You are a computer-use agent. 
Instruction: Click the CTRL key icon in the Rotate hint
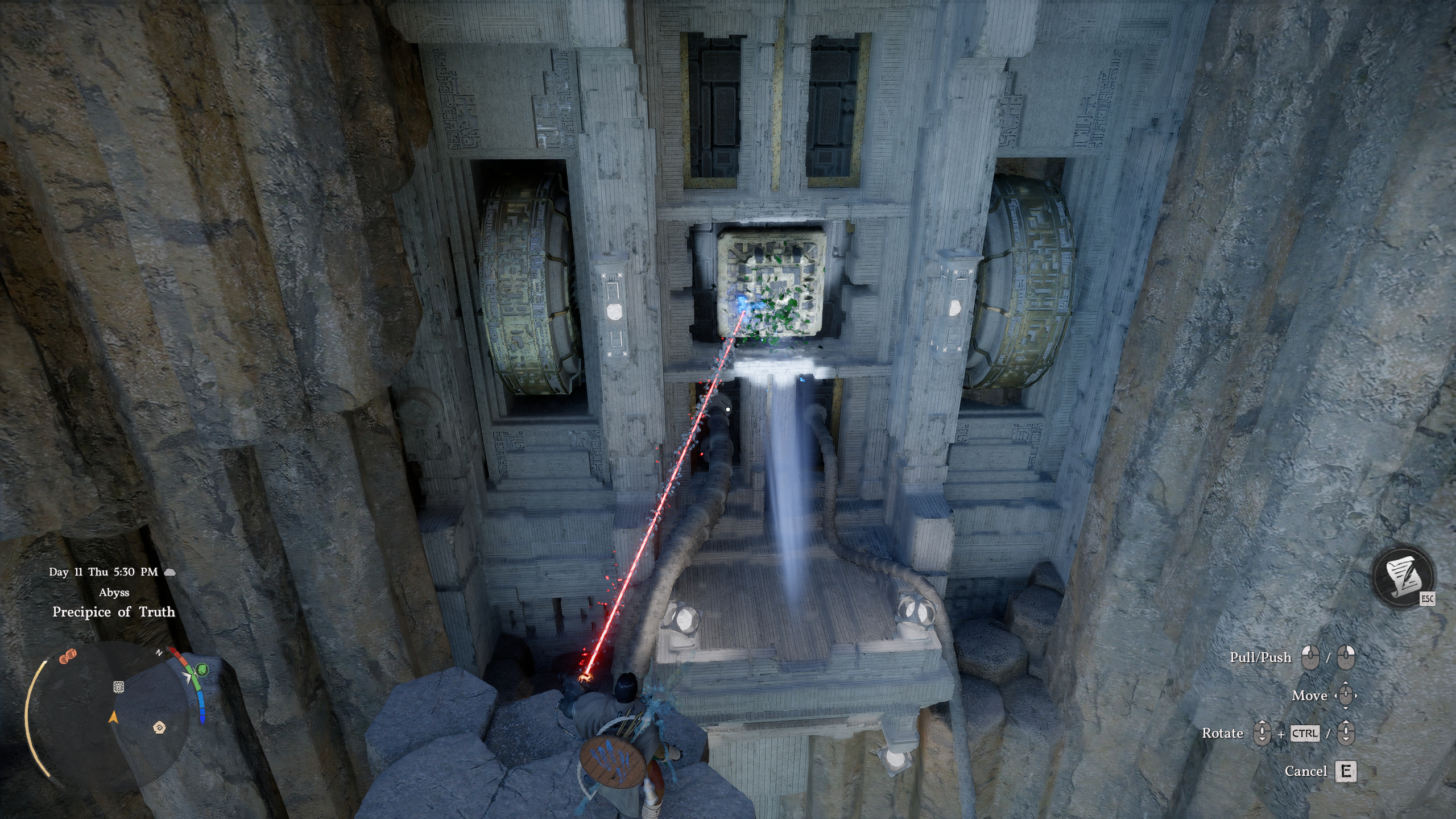[1305, 734]
